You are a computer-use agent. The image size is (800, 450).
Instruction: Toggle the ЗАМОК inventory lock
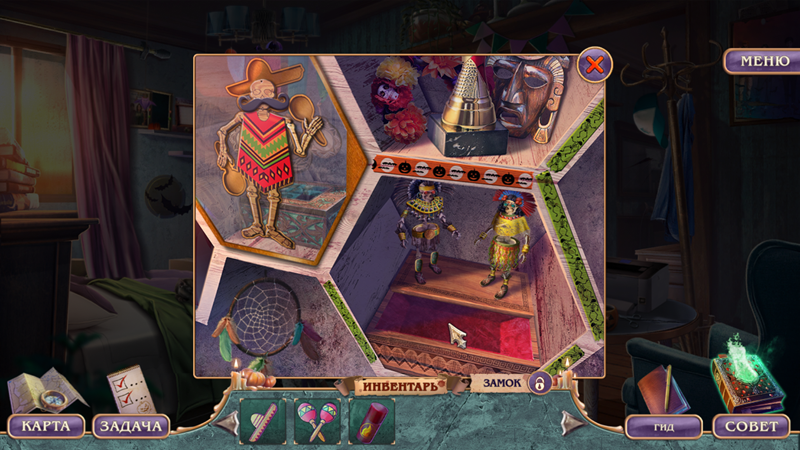(539, 384)
